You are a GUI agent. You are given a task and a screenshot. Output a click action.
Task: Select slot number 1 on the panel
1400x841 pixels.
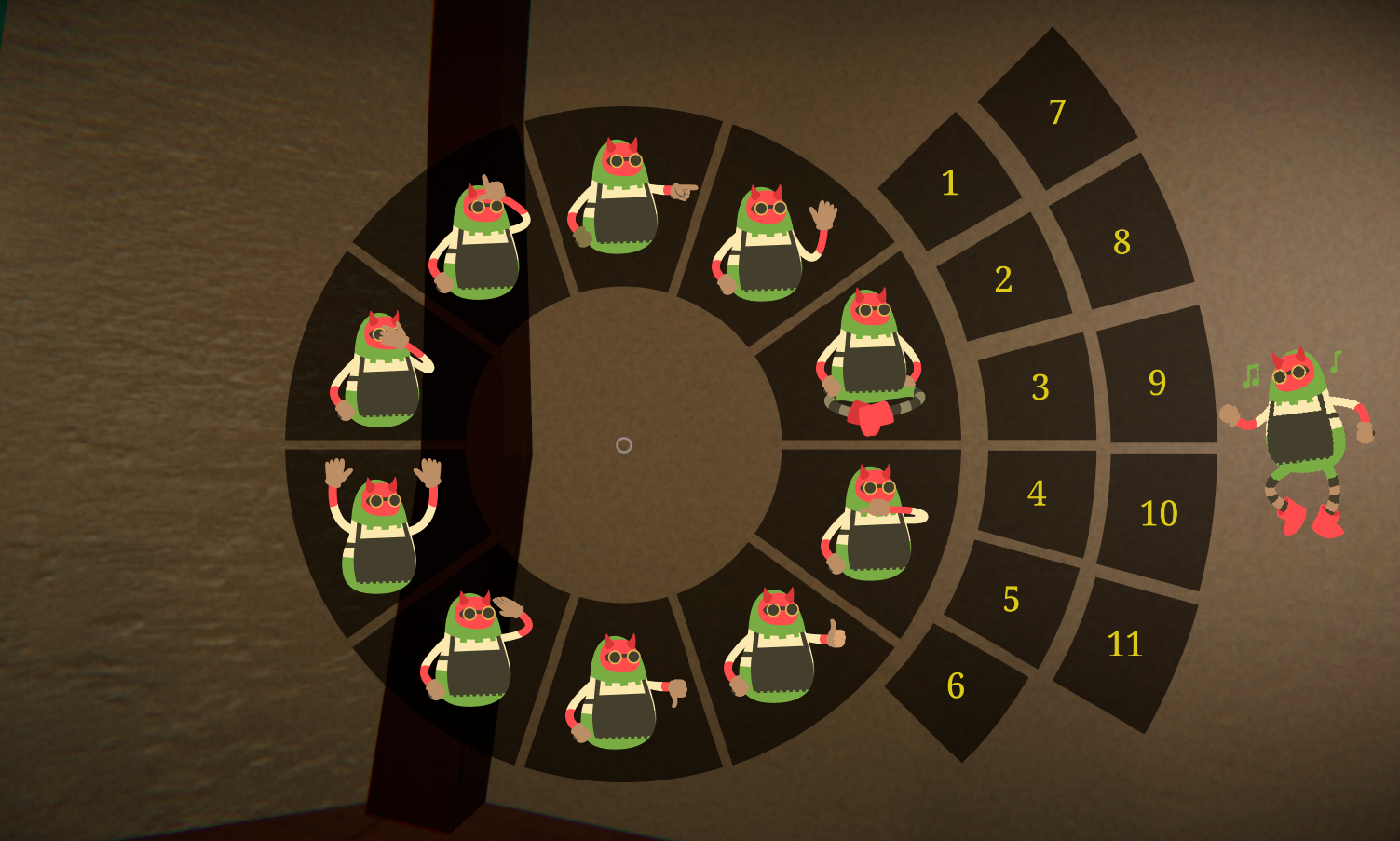[948, 184]
